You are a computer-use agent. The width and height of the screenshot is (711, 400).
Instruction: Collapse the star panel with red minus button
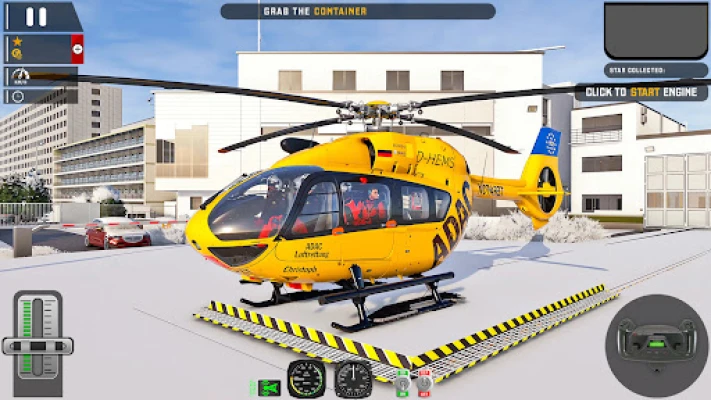[77, 48]
